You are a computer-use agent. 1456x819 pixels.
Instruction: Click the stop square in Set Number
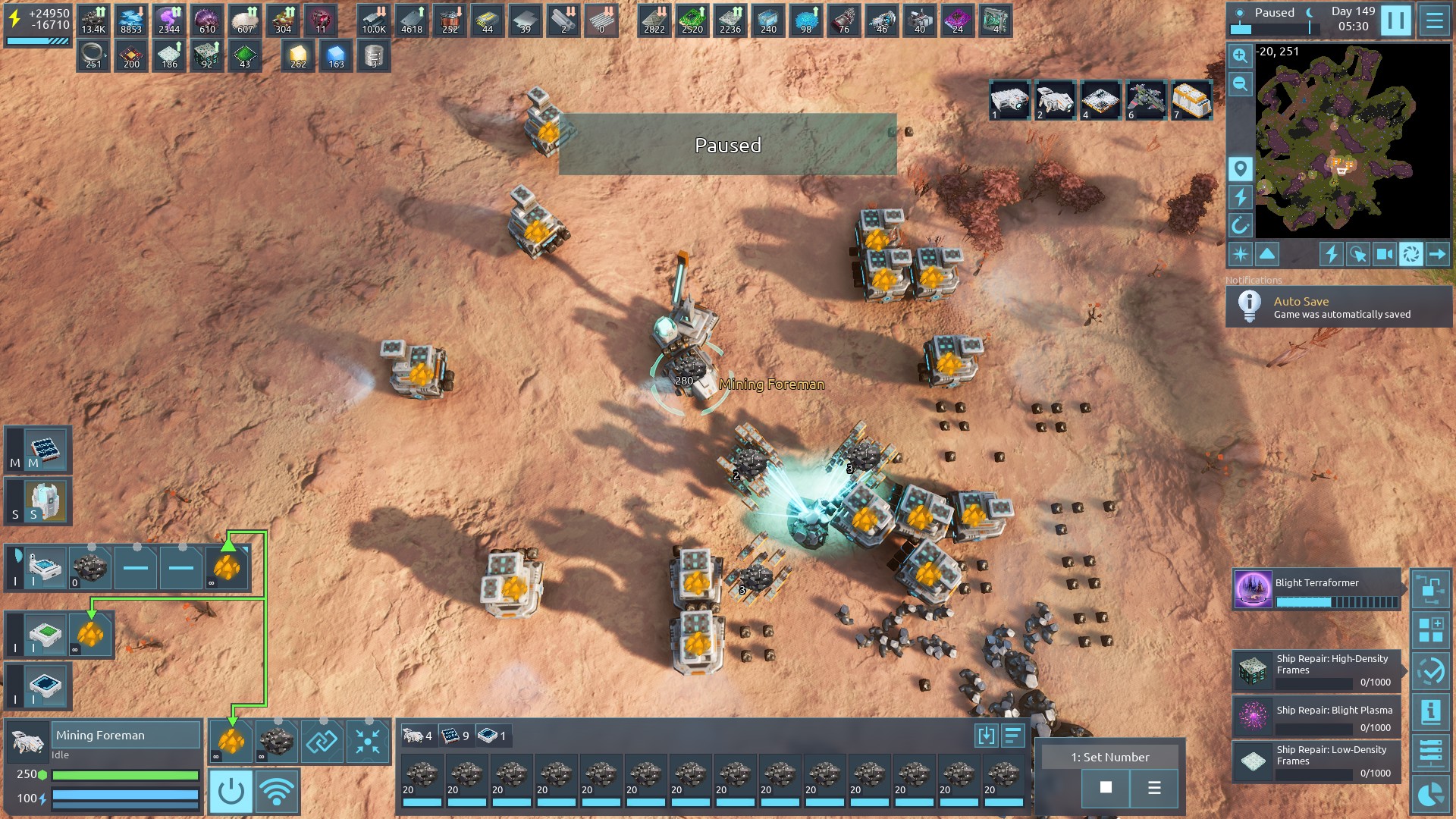[x=1106, y=788]
